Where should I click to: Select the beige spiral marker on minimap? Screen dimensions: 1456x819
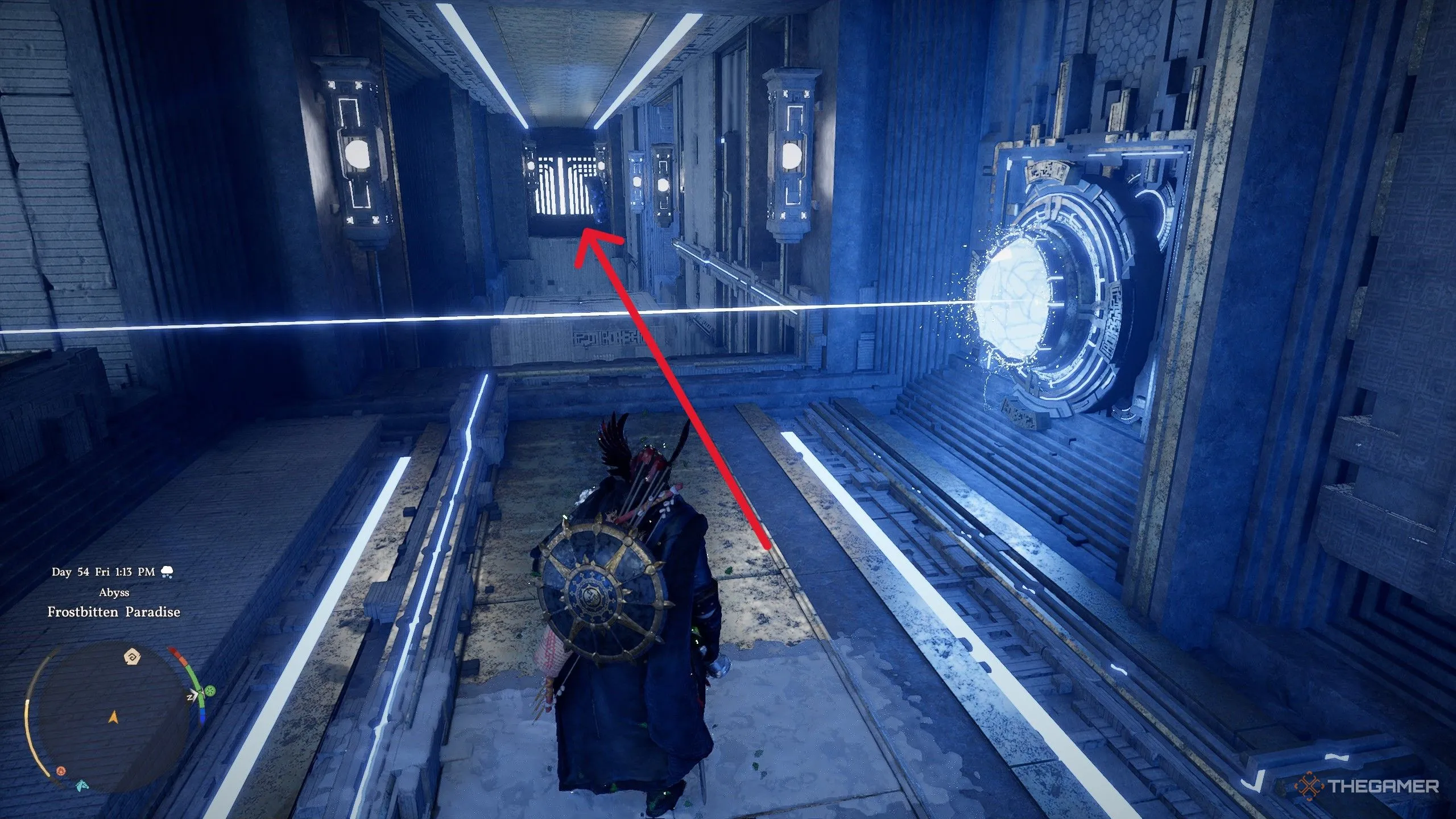[x=132, y=657]
